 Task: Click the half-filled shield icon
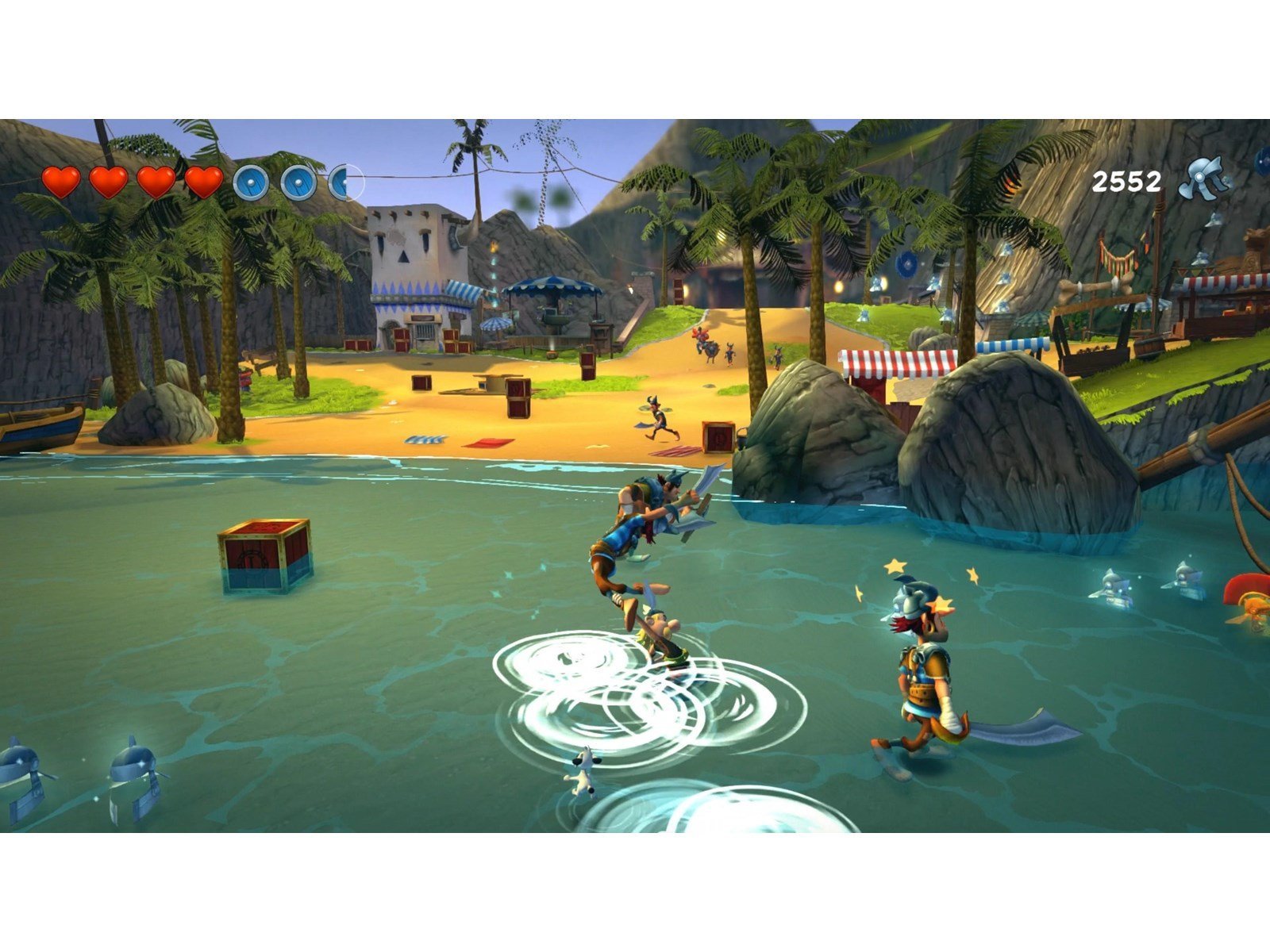(x=344, y=181)
